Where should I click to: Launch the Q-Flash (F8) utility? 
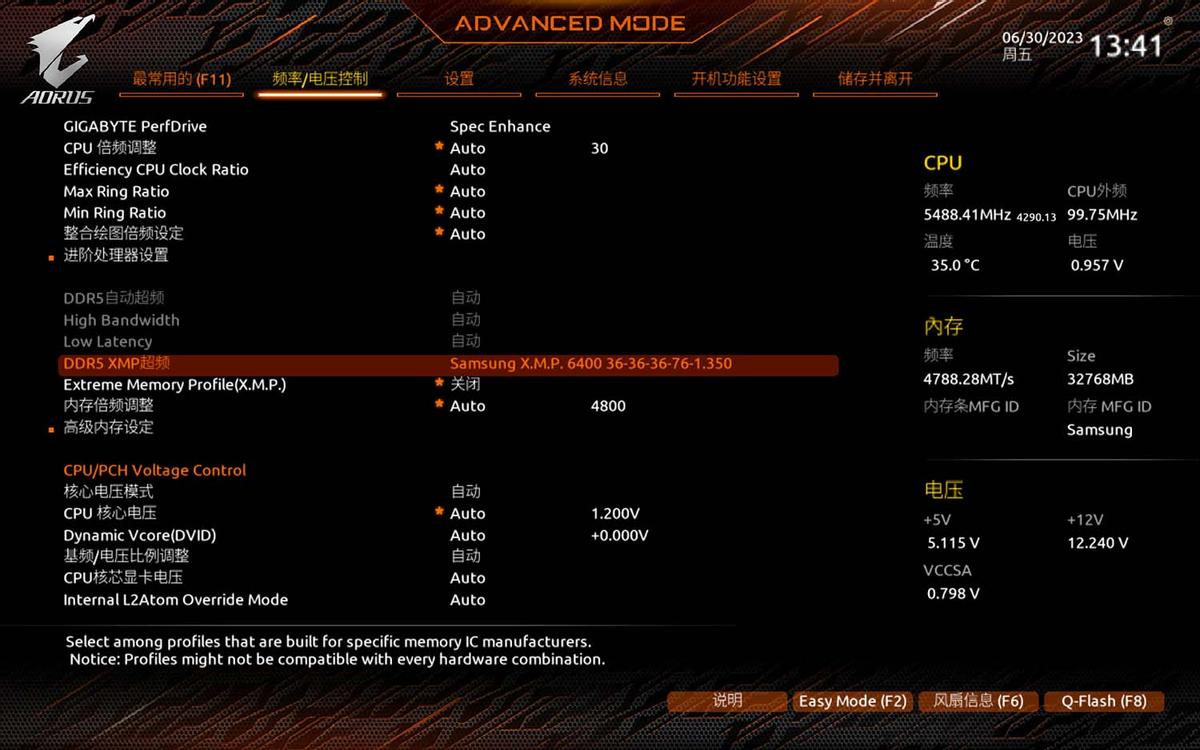pos(1104,701)
